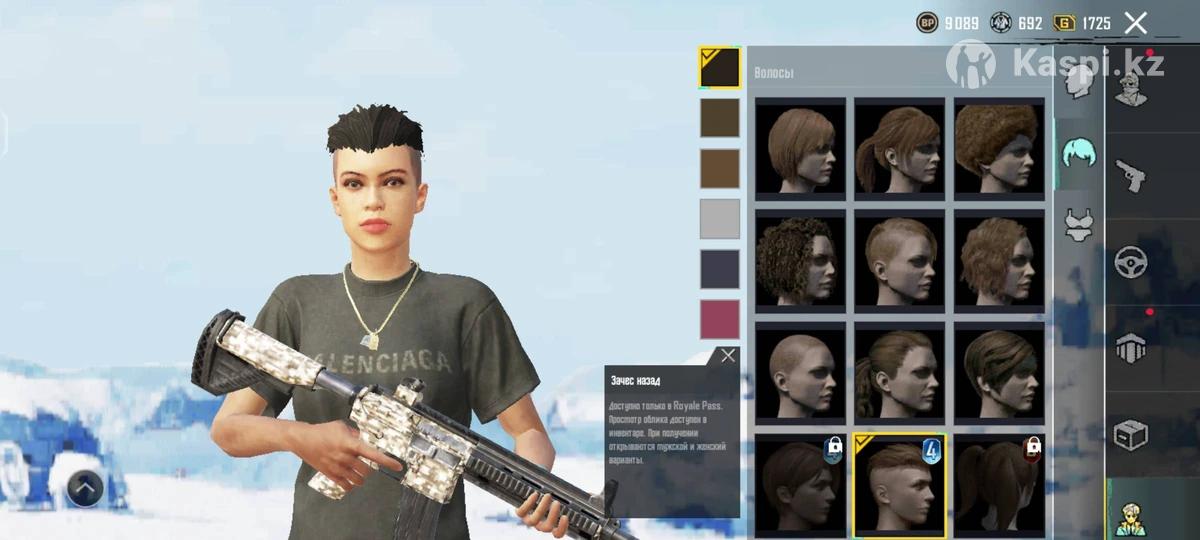Choose the selected undercut hairstyle tile
1200x540 pixels.
(899, 484)
